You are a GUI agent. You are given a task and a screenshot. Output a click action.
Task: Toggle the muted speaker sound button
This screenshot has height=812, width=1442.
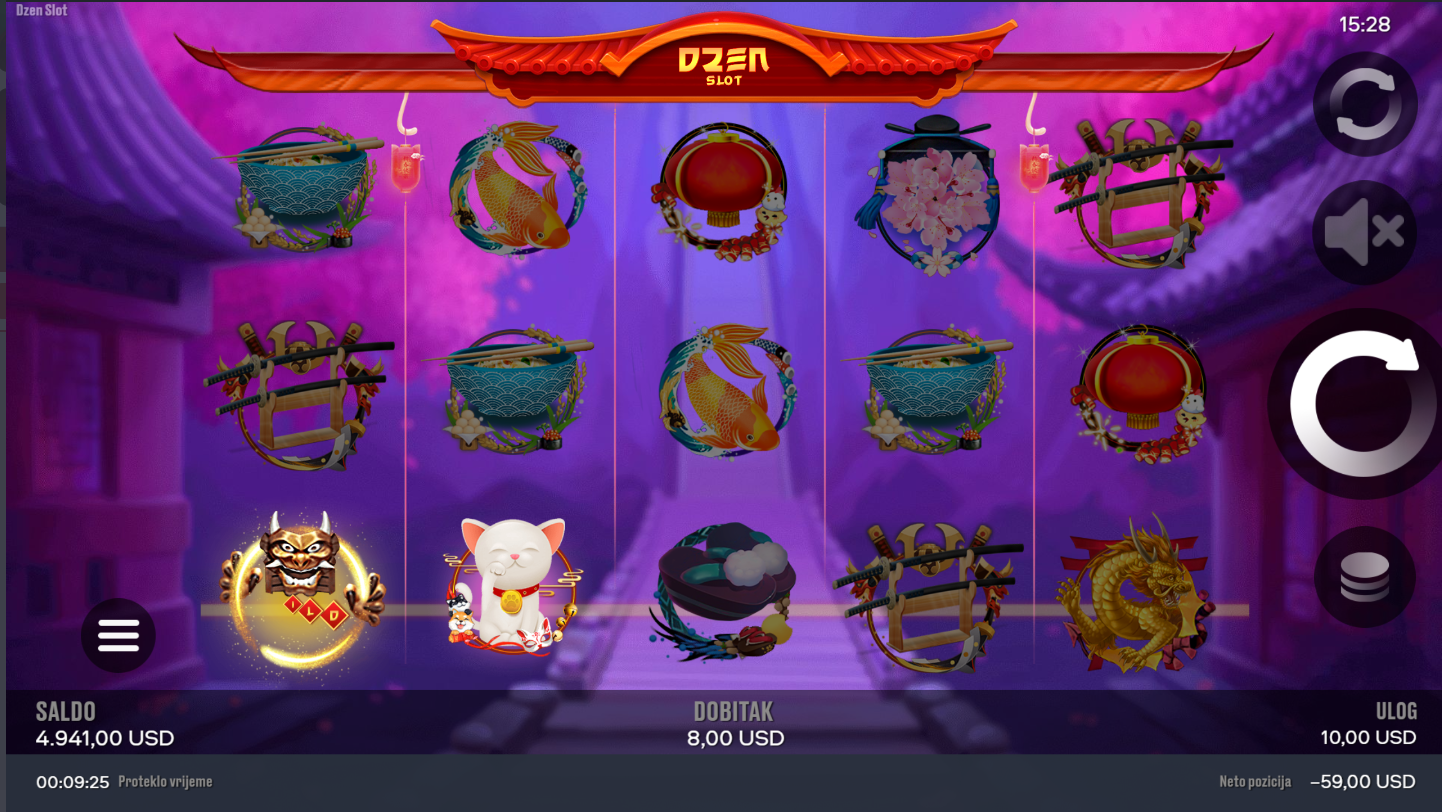[x=1365, y=233]
